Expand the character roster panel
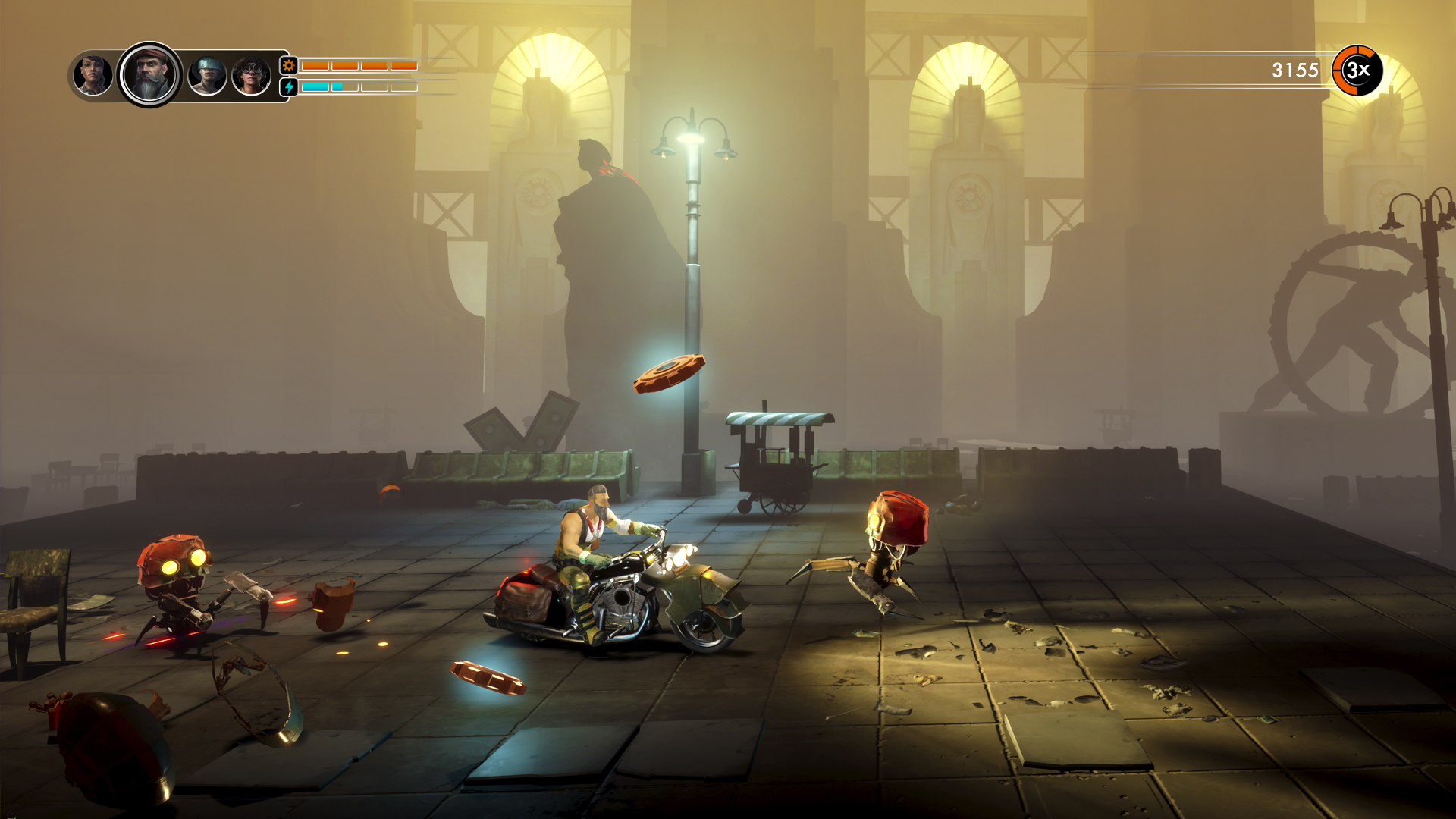Screen dimensions: 1456x819 [x=174, y=76]
